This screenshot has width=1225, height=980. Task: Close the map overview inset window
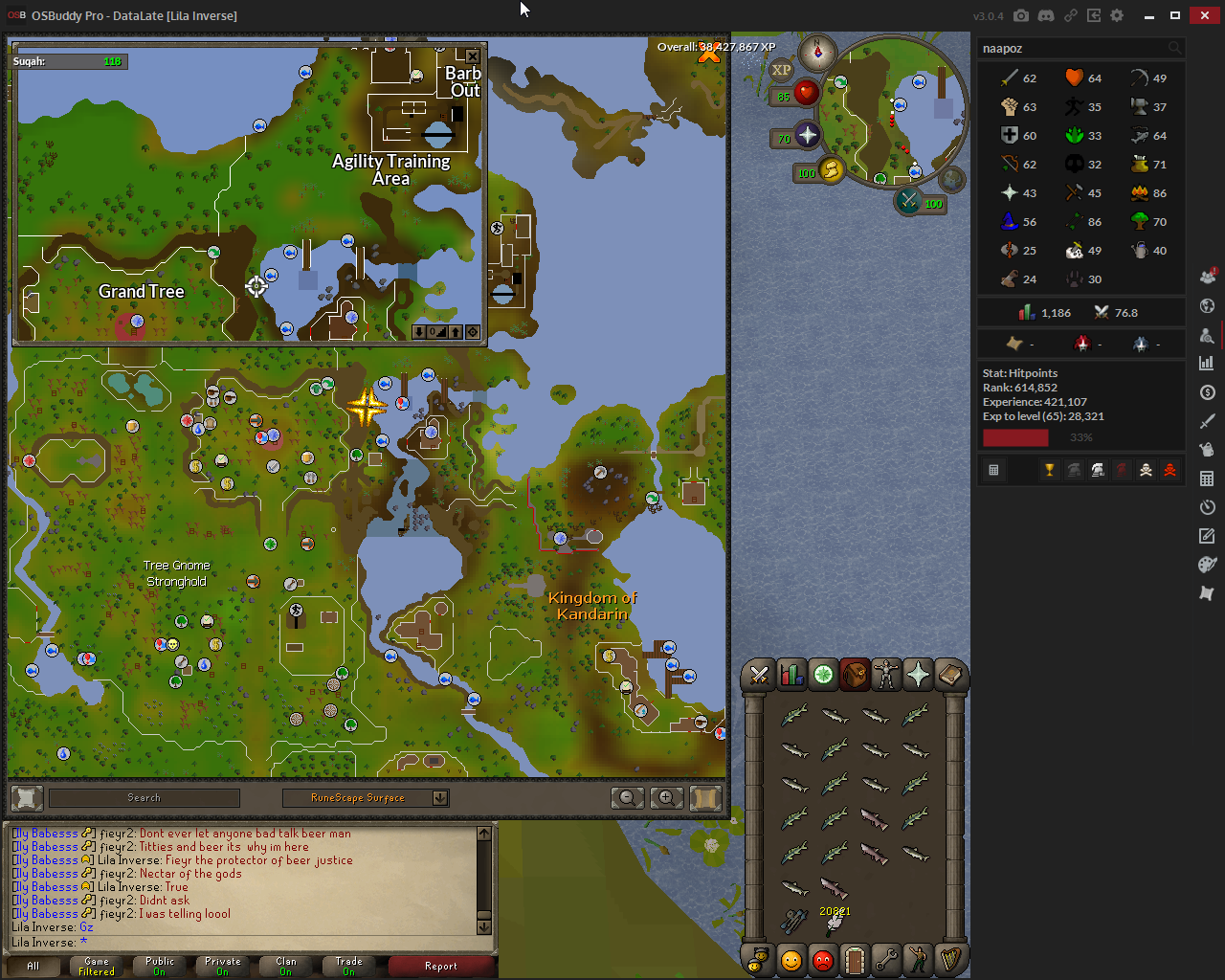coord(473,56)
